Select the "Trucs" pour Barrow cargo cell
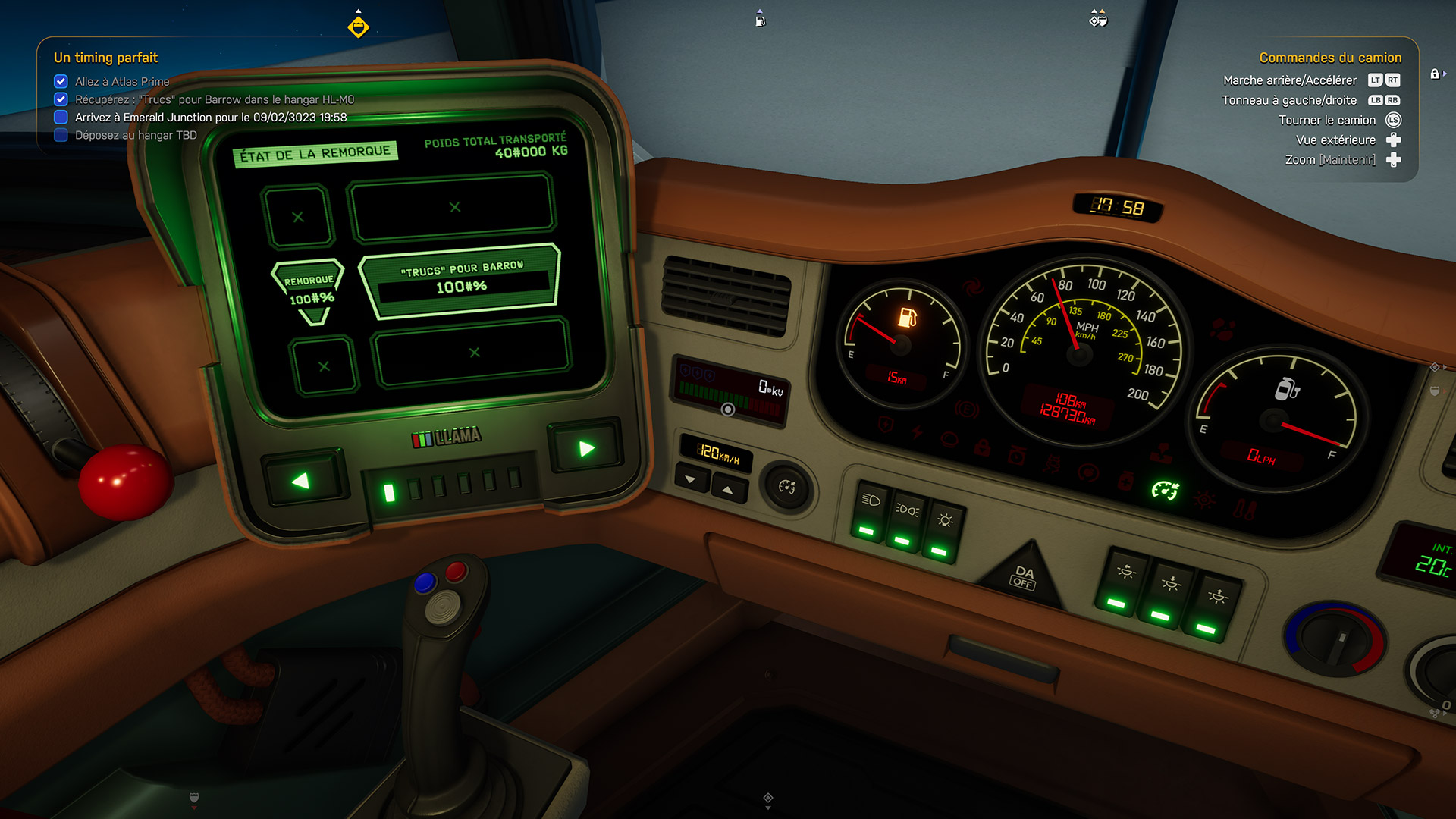The image size is (1456, 819). (x=461, y=280)
